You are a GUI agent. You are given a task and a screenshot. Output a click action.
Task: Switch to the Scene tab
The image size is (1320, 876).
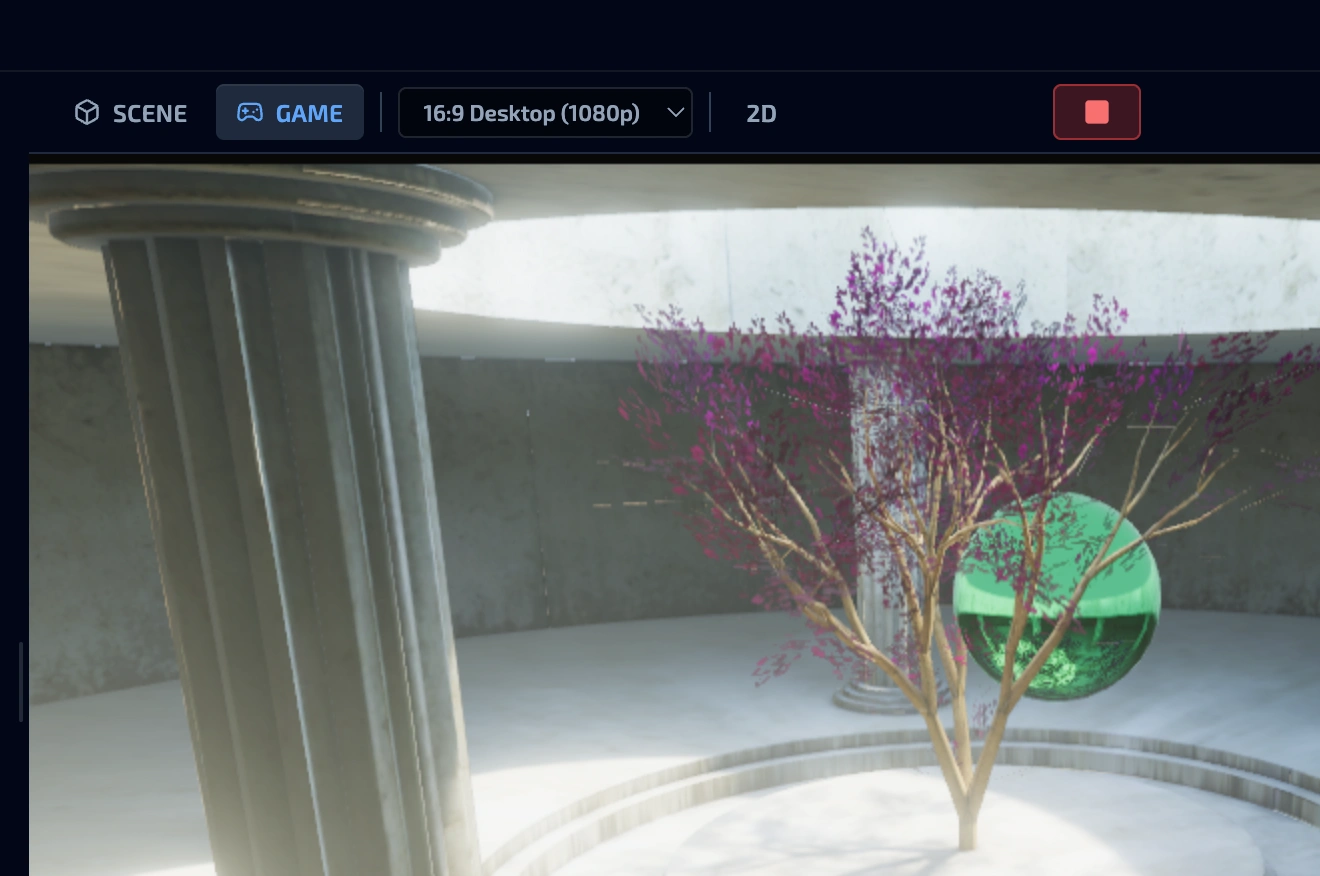pyautogui.click(x=131, y=113)
